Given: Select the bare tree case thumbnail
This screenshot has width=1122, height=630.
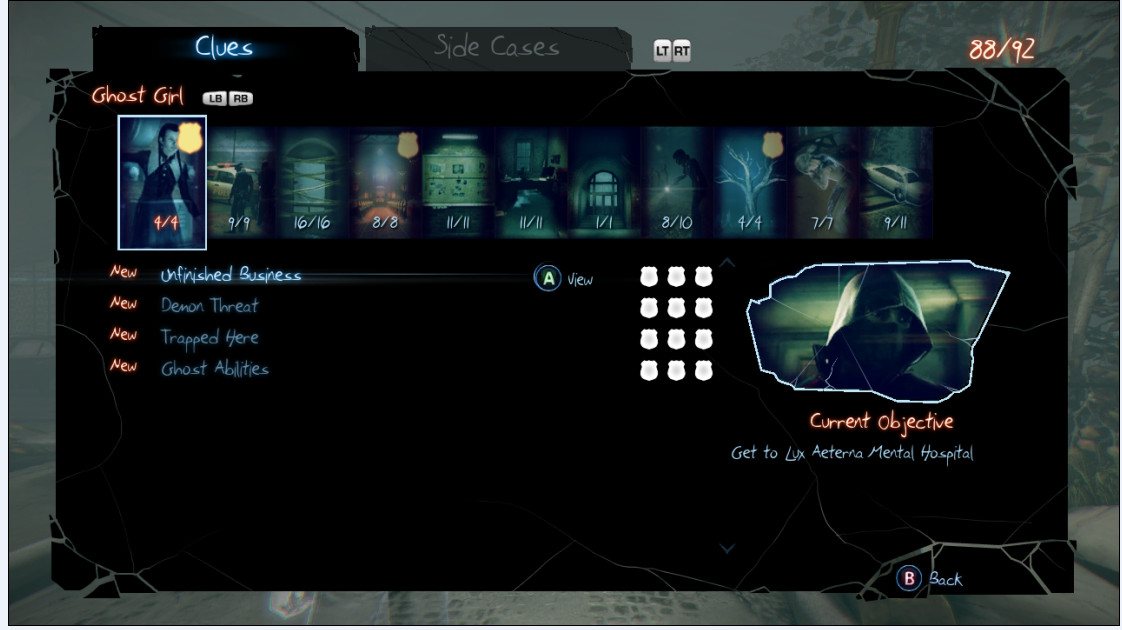Looking at the screenshot, I should click(750, 183).
